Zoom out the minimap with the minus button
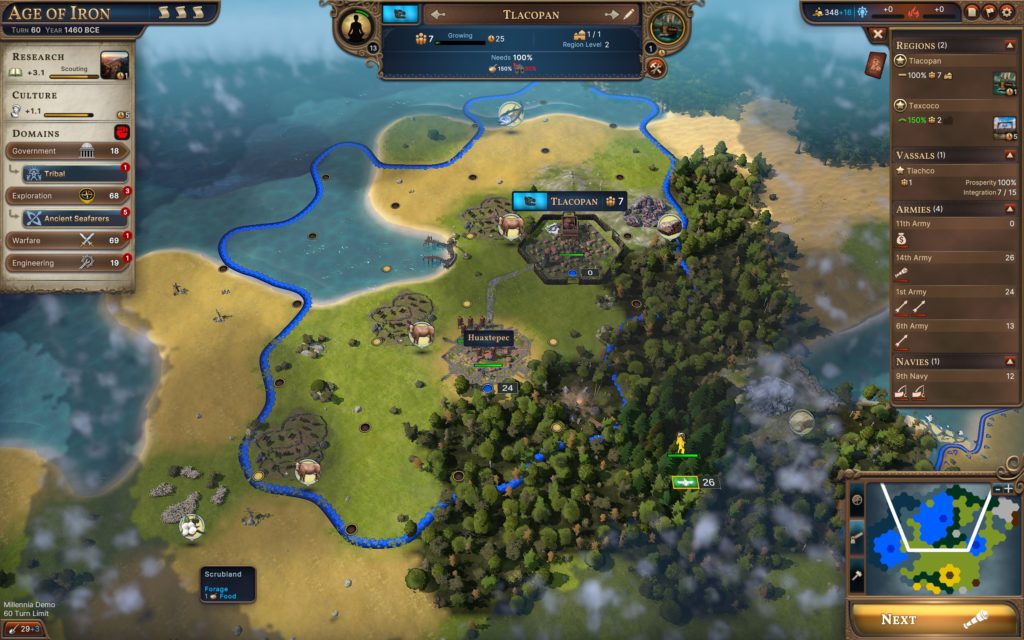Viewport: 1024px width, 640px height. [998, 488]
